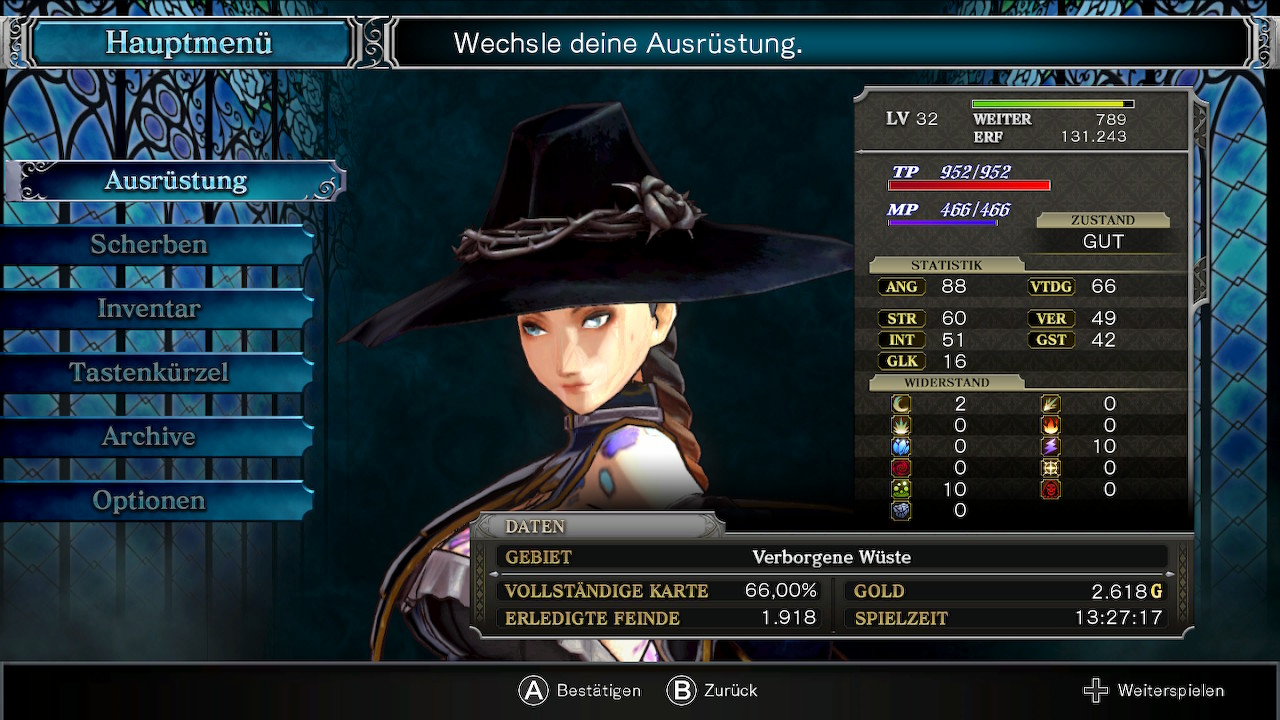Select the Scherben menu entry
1280x720 pixels.
(149, 245)
